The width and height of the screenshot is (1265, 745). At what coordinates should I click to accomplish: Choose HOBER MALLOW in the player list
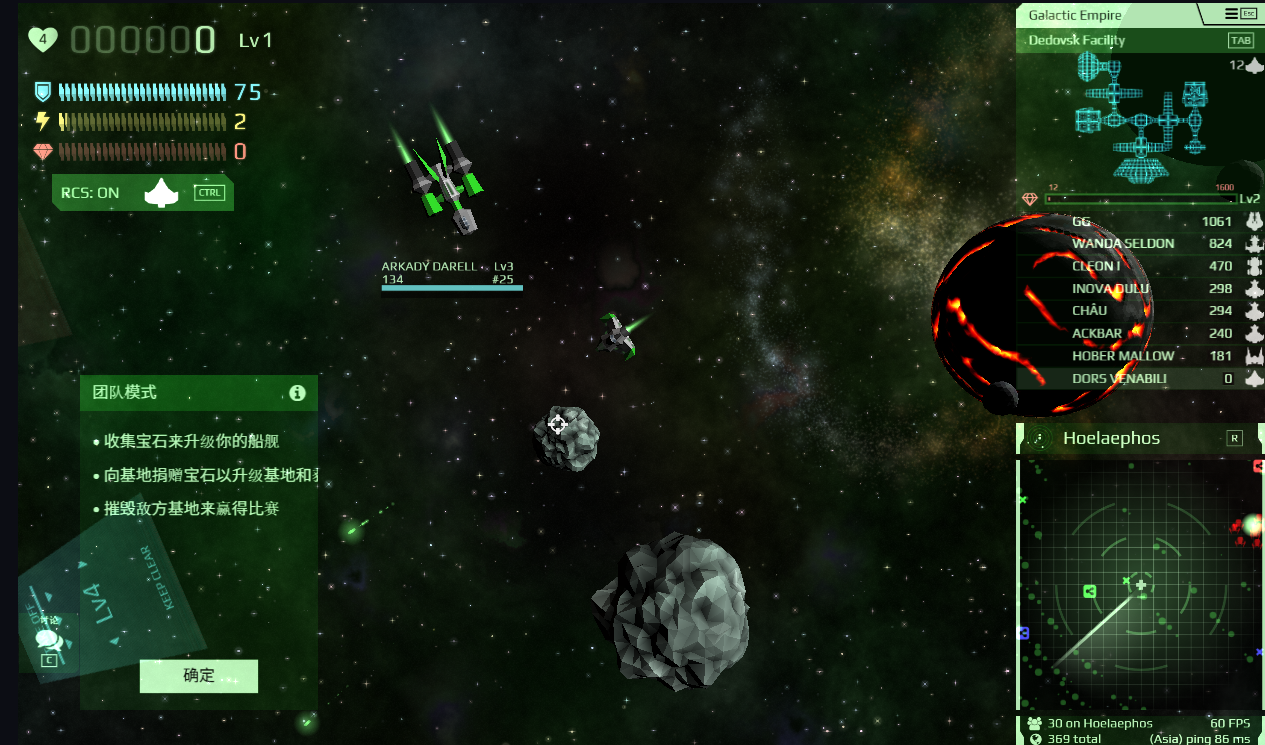tap(1140, 356)
